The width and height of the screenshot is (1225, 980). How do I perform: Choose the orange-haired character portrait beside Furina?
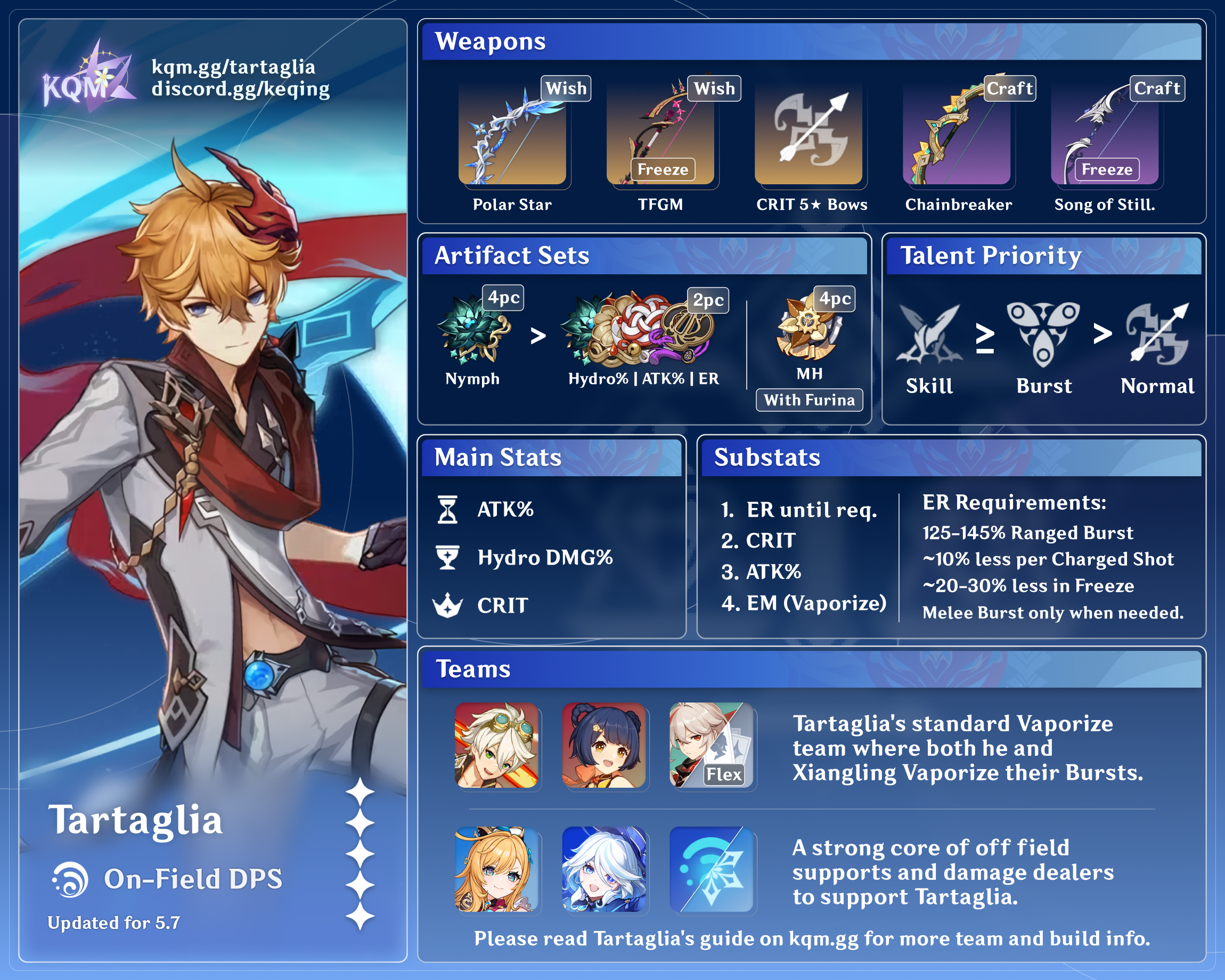(x=496, y=869)
